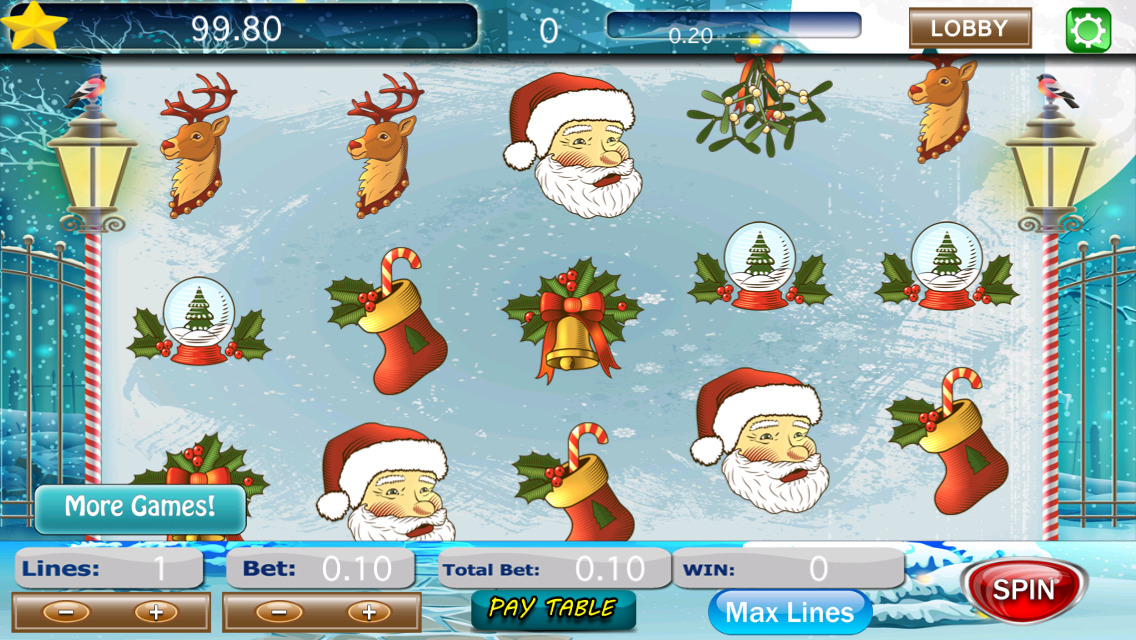
Task: Return to the Lobby
Action: coord(969,28)
